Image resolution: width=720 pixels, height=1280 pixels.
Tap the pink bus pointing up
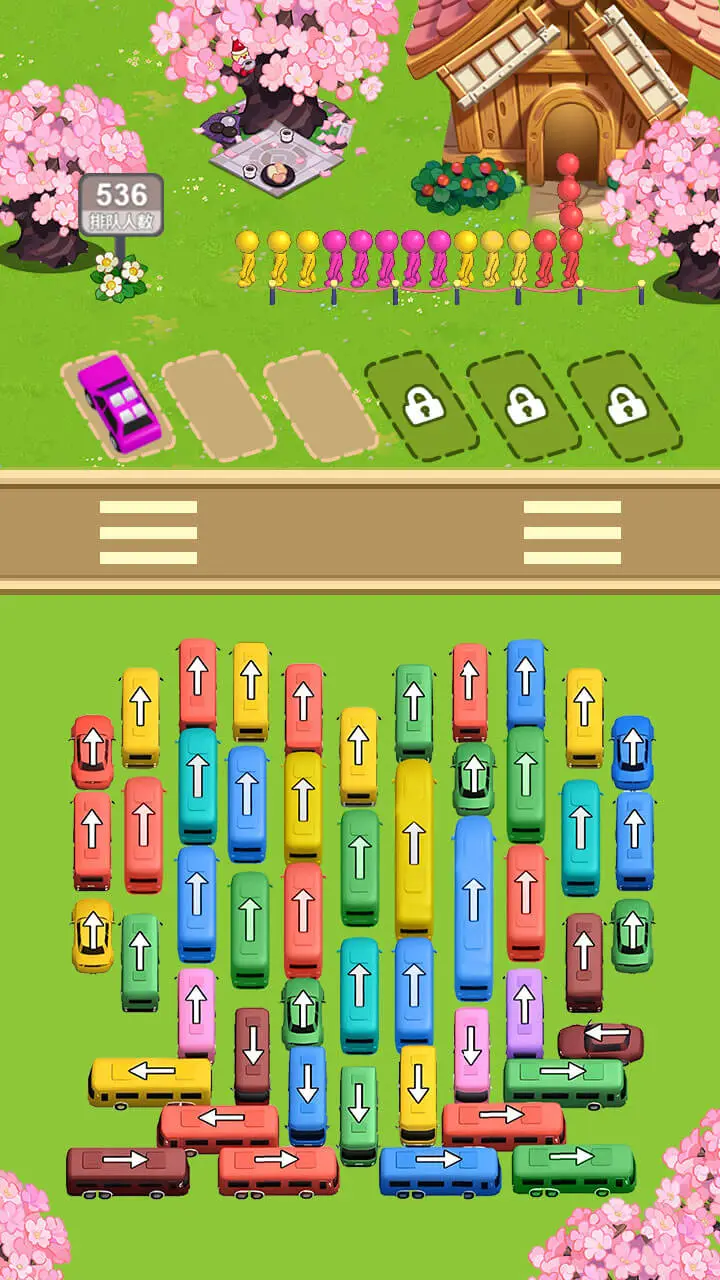(x=197, y=1012)
